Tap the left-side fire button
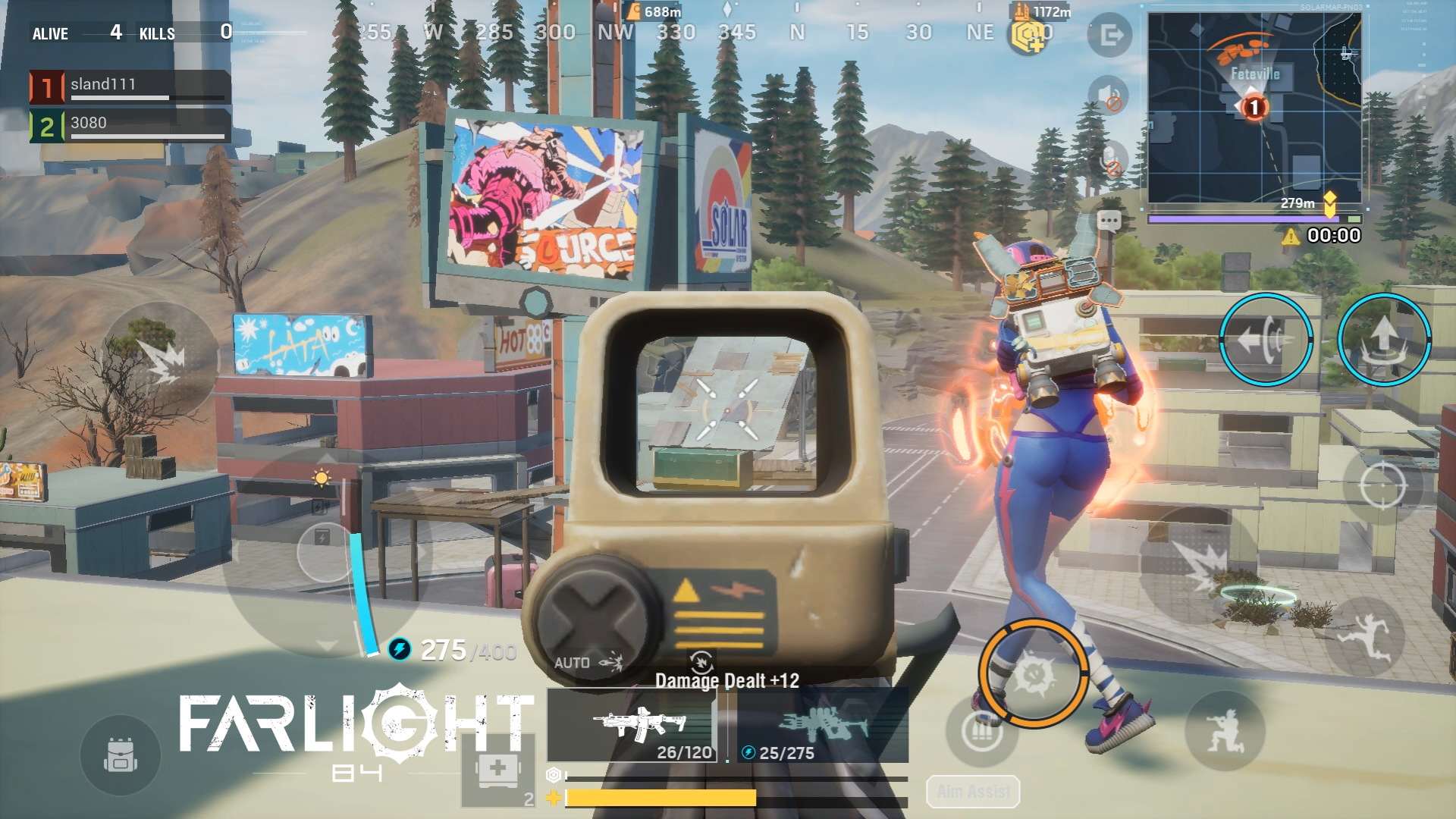The image size is (1456, 819). click(x=161, y=361)
